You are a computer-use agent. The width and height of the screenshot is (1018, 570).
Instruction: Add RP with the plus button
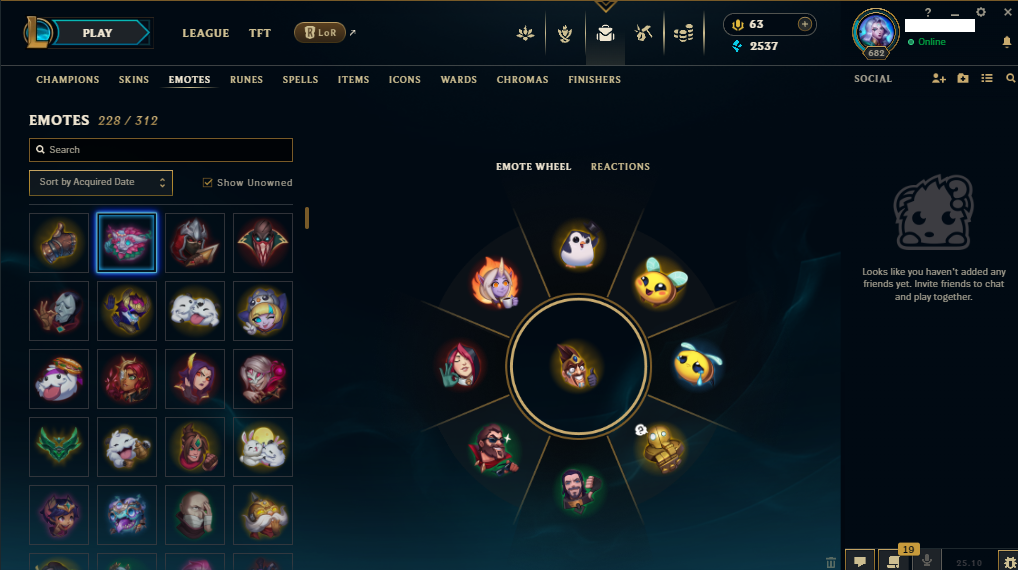tap(804, 24)
